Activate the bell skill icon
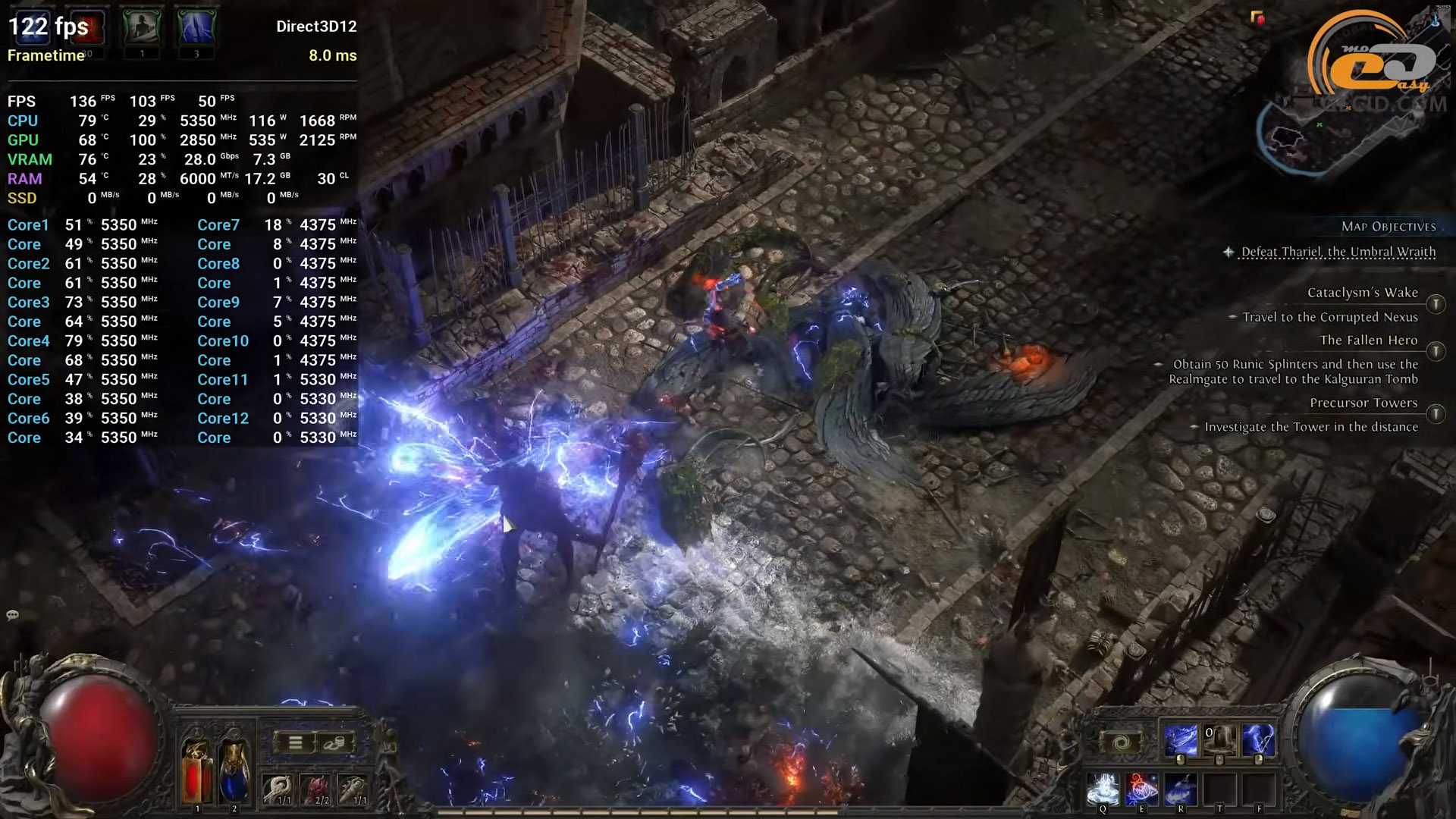This screenshot has height=819, width=1456. coord(1219,740)
